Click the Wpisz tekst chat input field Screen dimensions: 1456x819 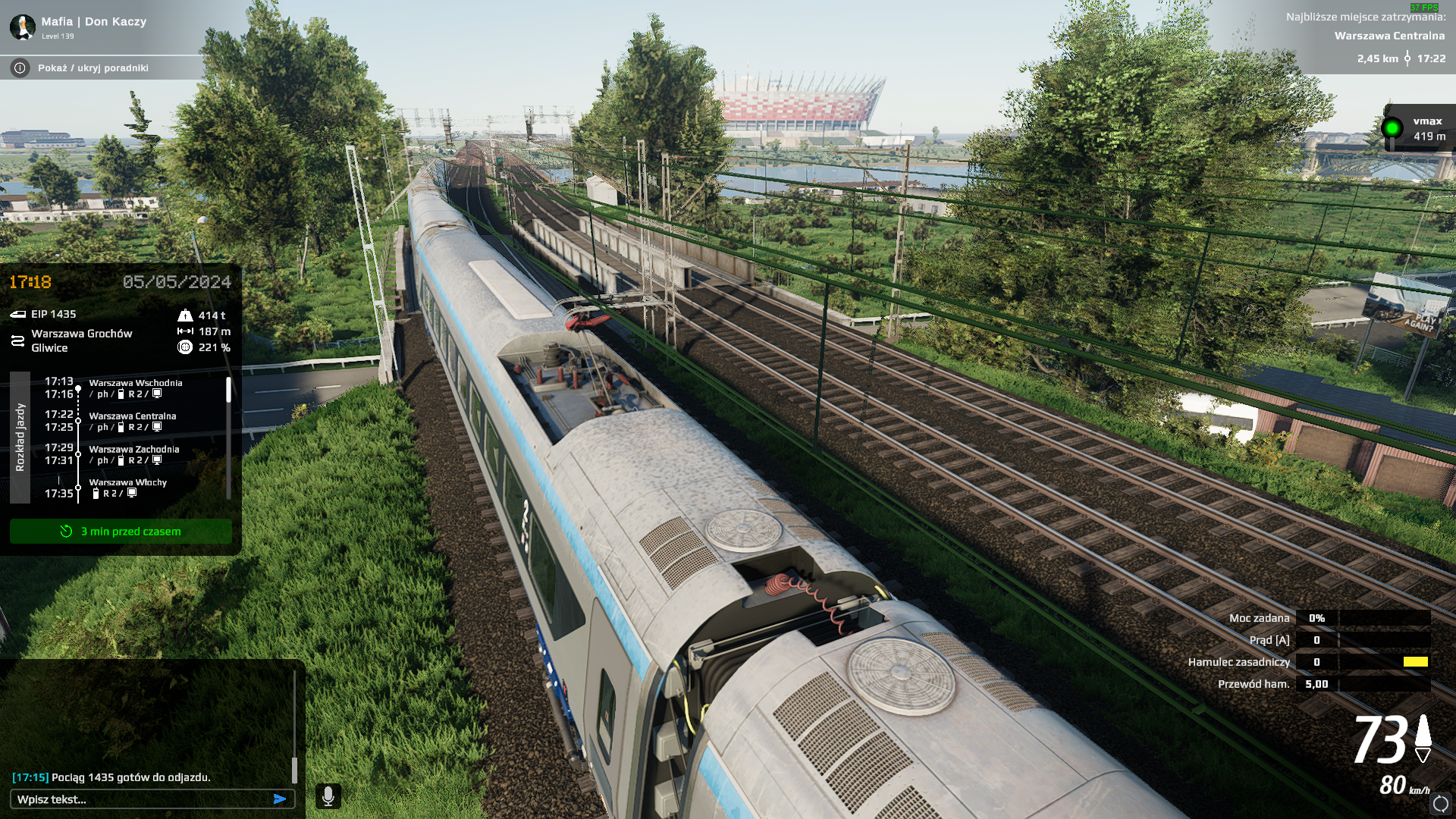click(x=140, y=799)
